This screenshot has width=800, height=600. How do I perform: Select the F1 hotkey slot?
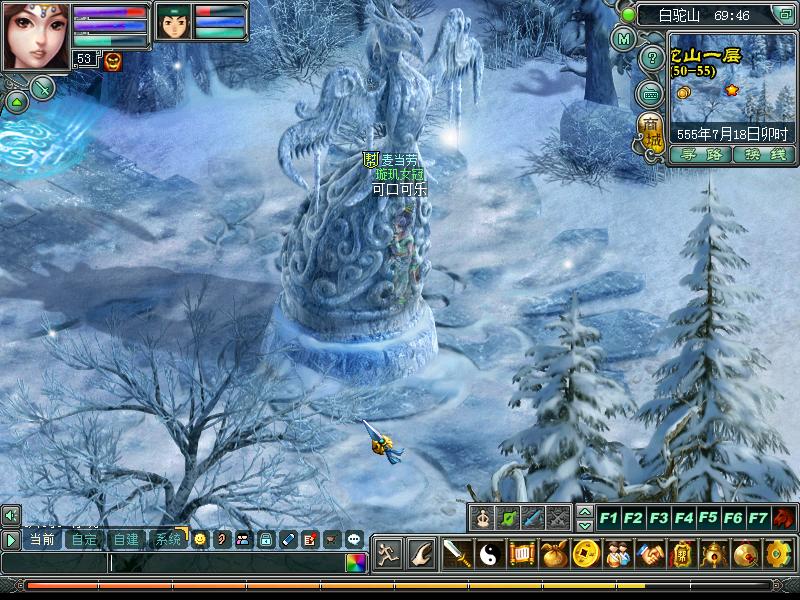pyautogui.click(x=608, y=518)
